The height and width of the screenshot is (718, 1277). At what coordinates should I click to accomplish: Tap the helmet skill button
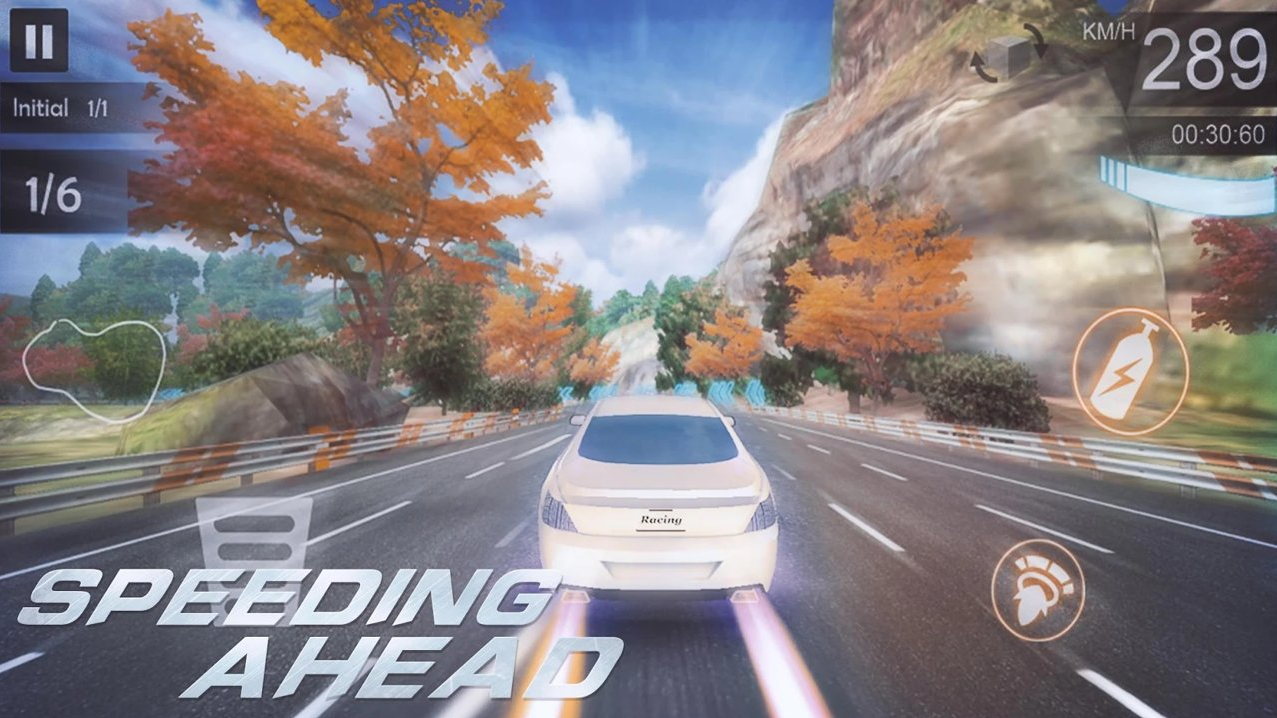tap(1038, 590)
